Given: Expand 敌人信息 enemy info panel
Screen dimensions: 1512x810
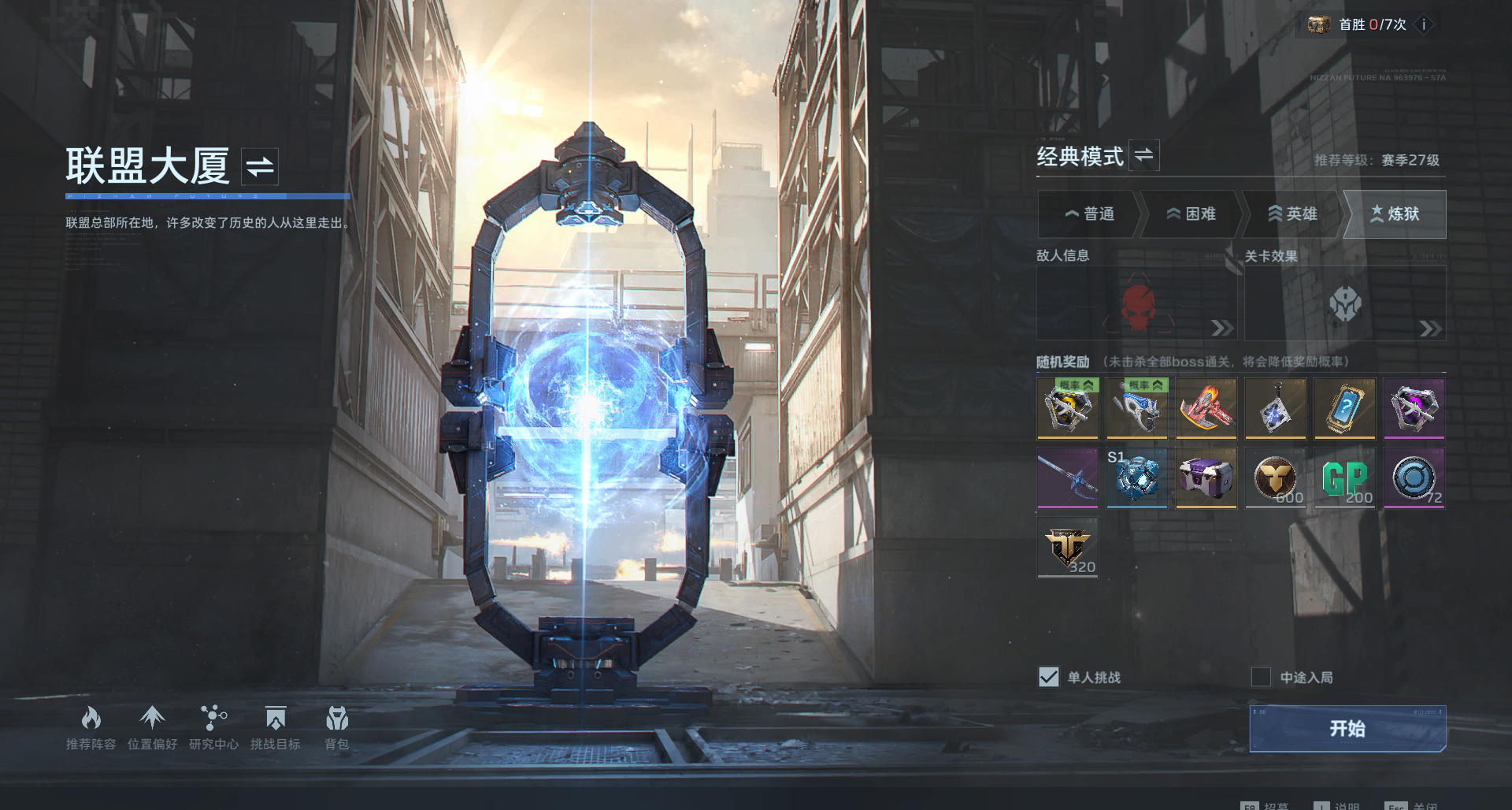Looking at the screenshot, I should coord(1221,328).
